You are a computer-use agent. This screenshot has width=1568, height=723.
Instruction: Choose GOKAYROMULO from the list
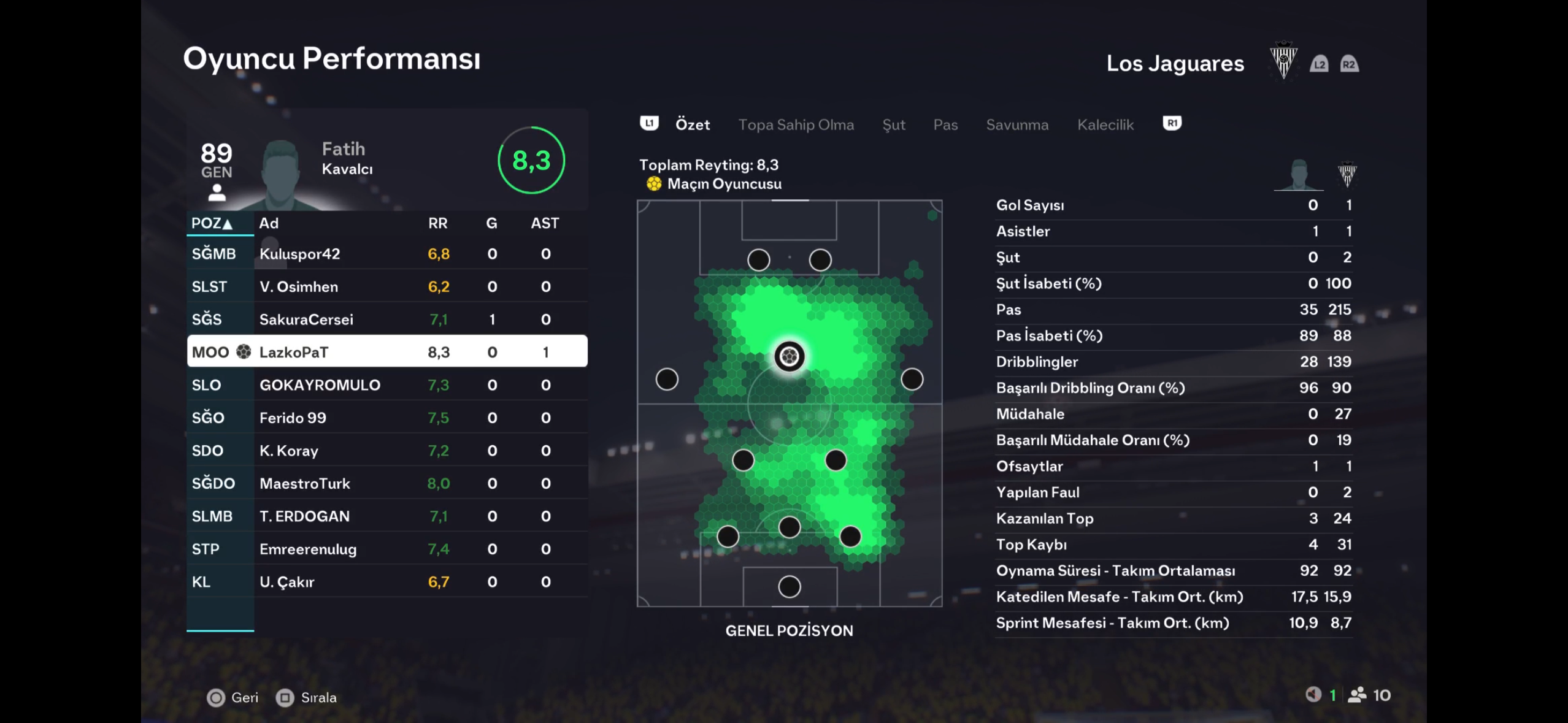click(386, 385)
